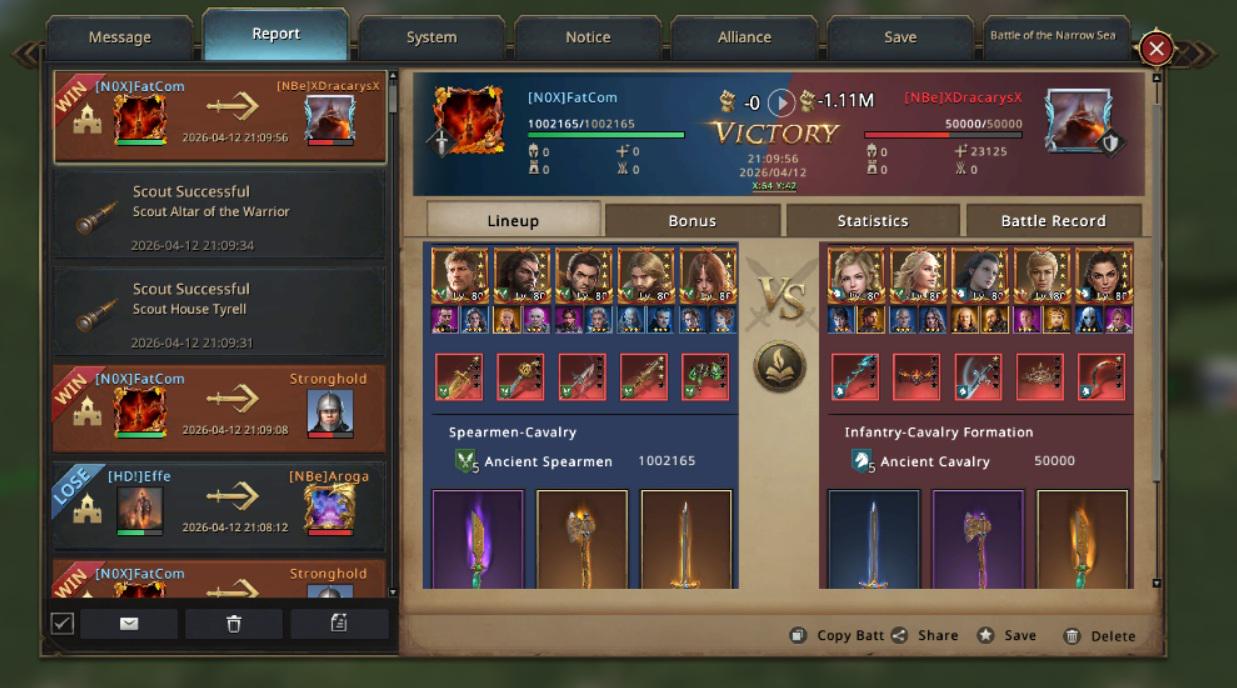Click the envelope mark-as-read button
The width and height of the screenshot is (1237, 688).
[129, 624]
